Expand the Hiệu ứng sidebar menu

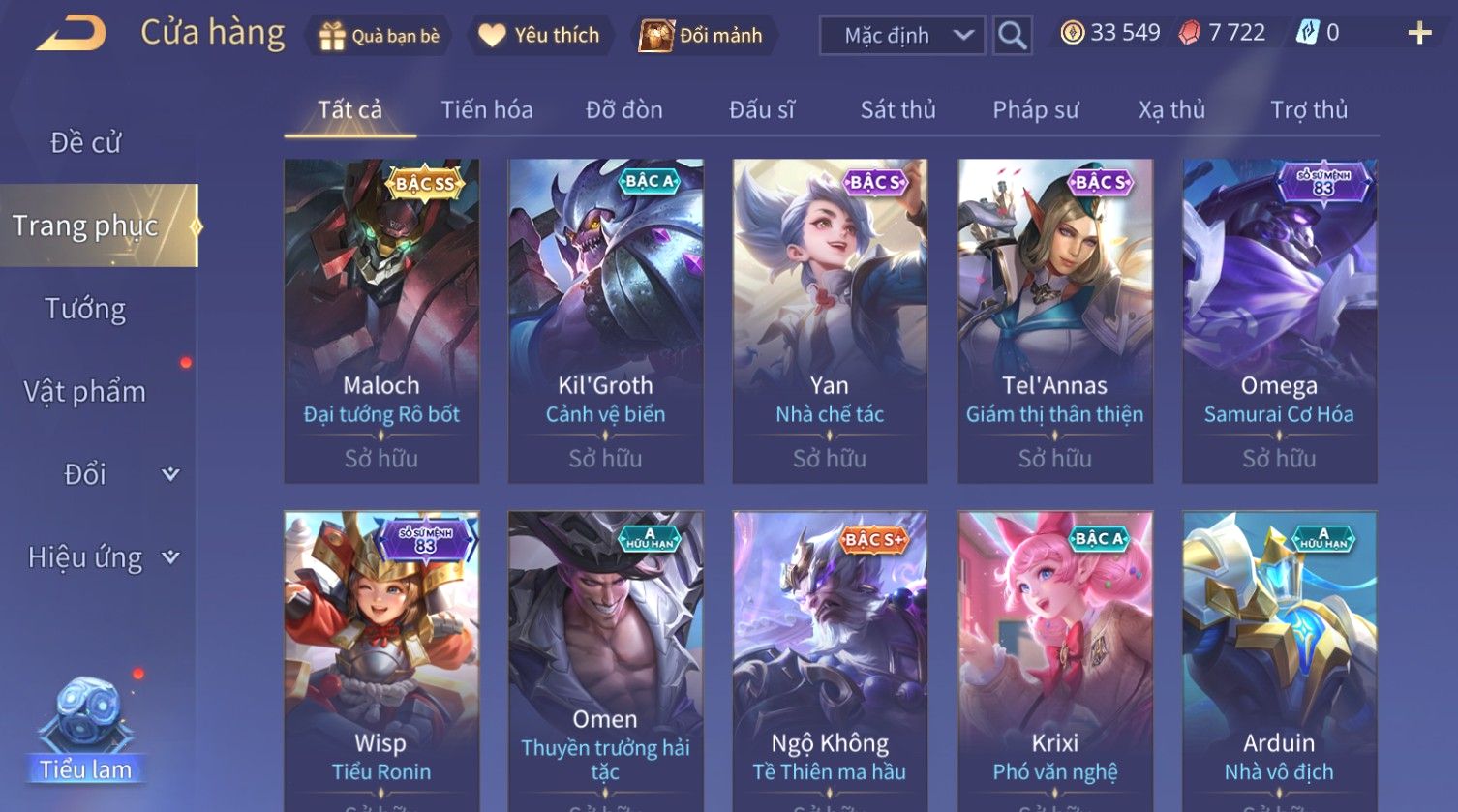tap(102, 557)
